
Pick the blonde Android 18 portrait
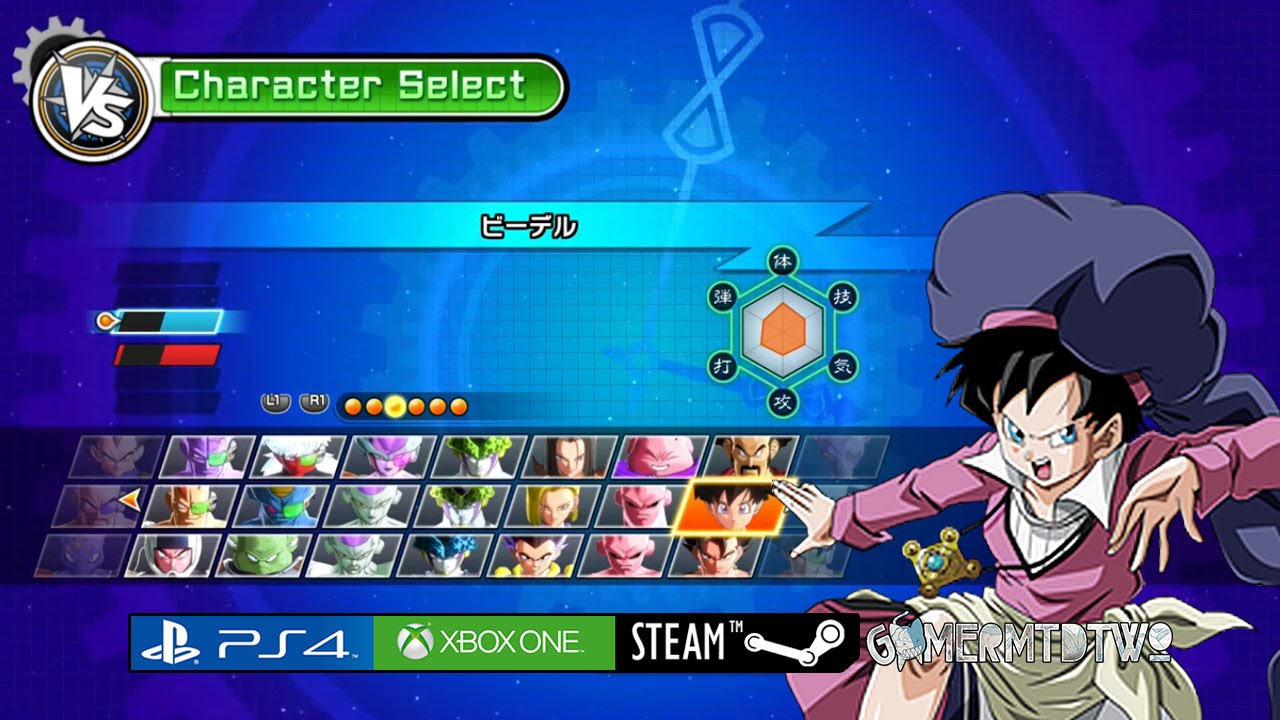pos(552,506)
